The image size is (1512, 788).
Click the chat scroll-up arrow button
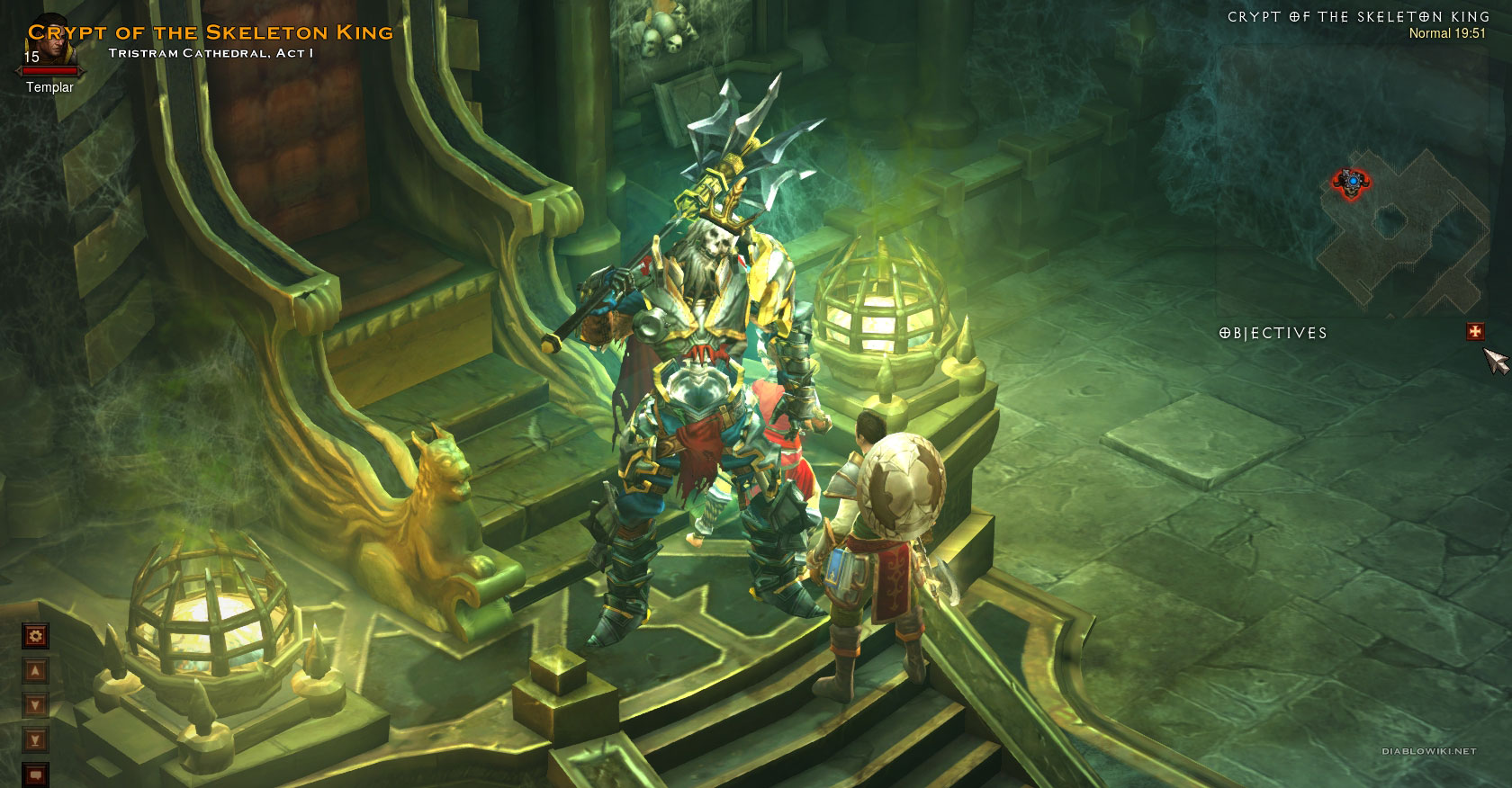pyautogui.click(x=35, y=671)
